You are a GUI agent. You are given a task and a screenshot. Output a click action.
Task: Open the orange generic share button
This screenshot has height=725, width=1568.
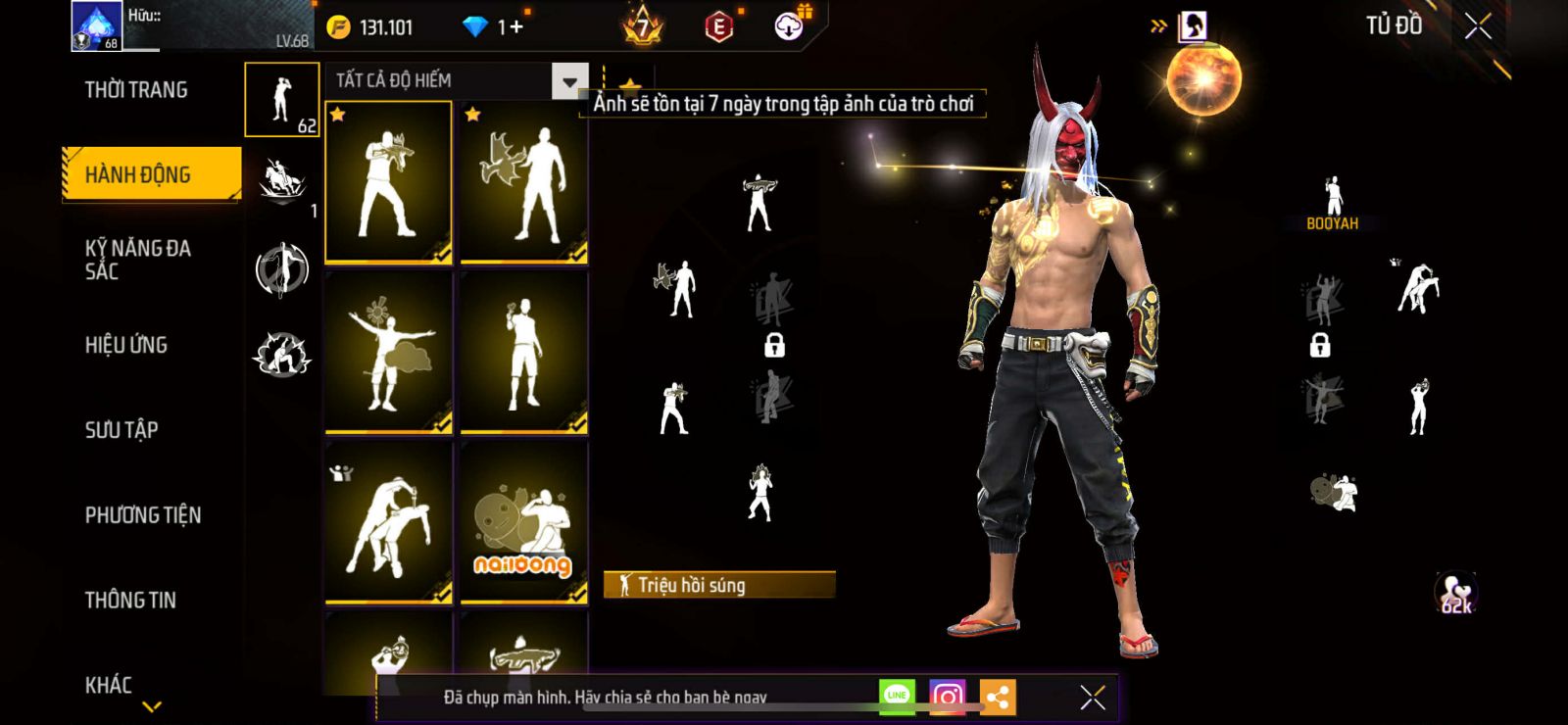coord(998,697)
